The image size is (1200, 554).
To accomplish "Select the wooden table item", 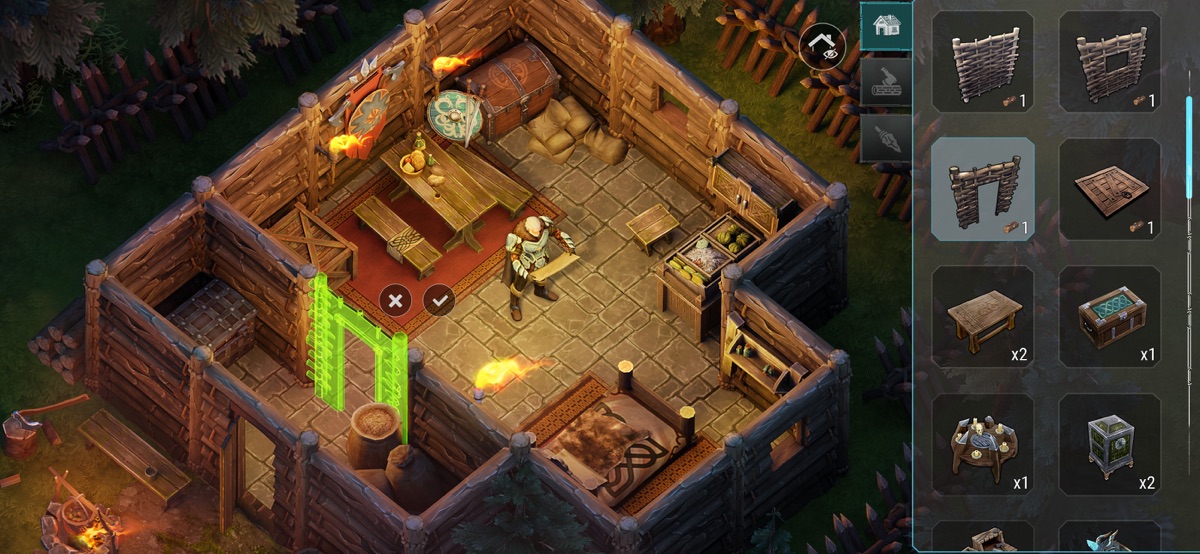I will coord(983,317).
